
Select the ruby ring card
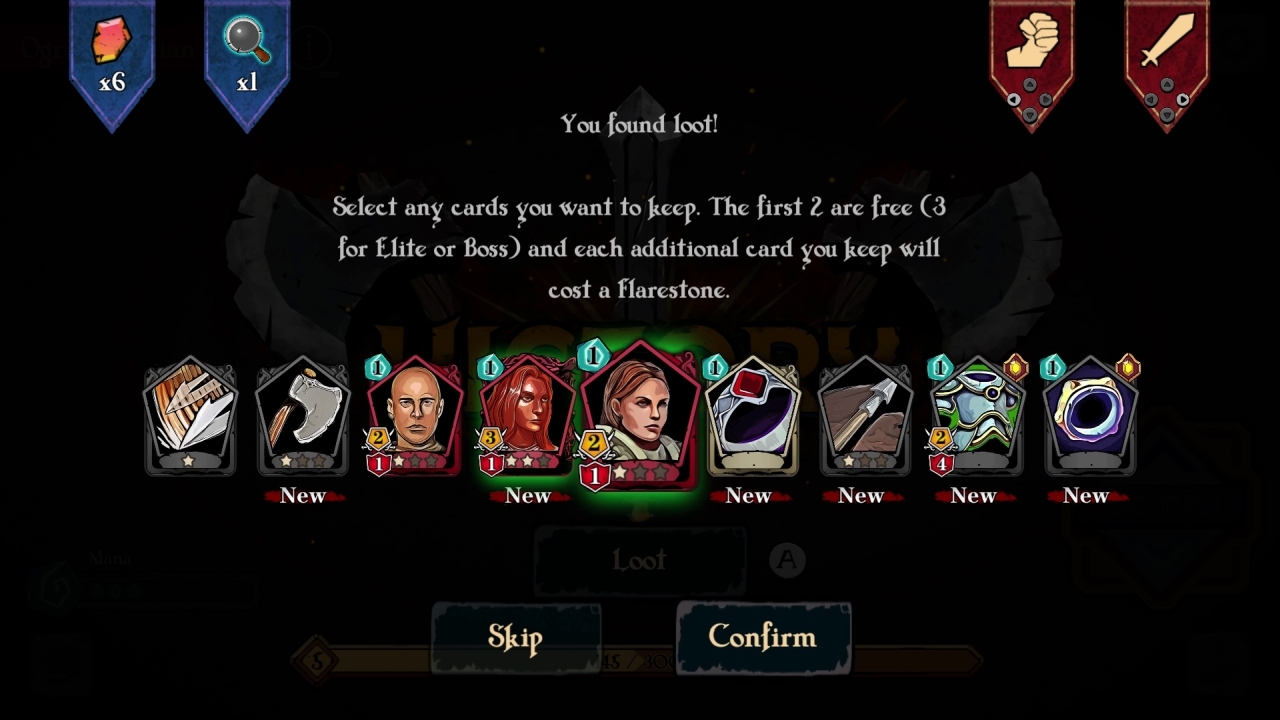754,420
